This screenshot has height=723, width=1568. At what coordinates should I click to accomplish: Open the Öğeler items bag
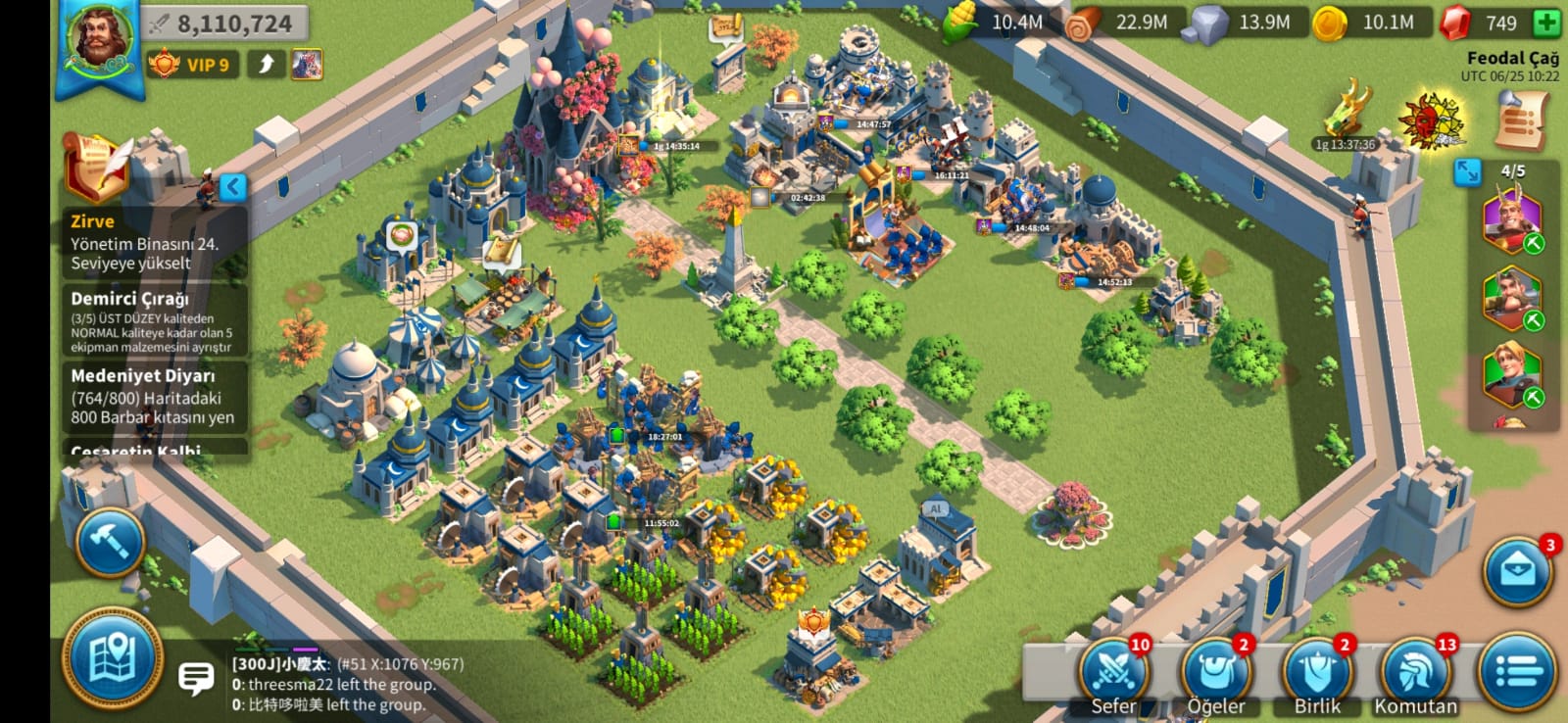pyautogui.click(x=1216, y=675)
